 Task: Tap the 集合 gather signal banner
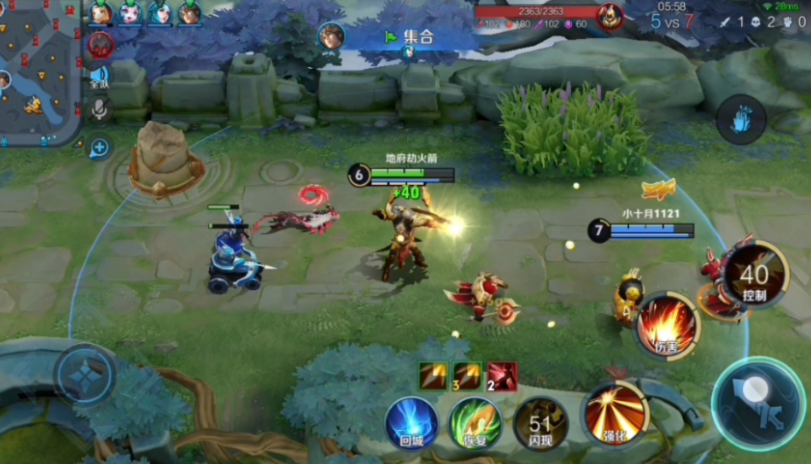[410, 37]
